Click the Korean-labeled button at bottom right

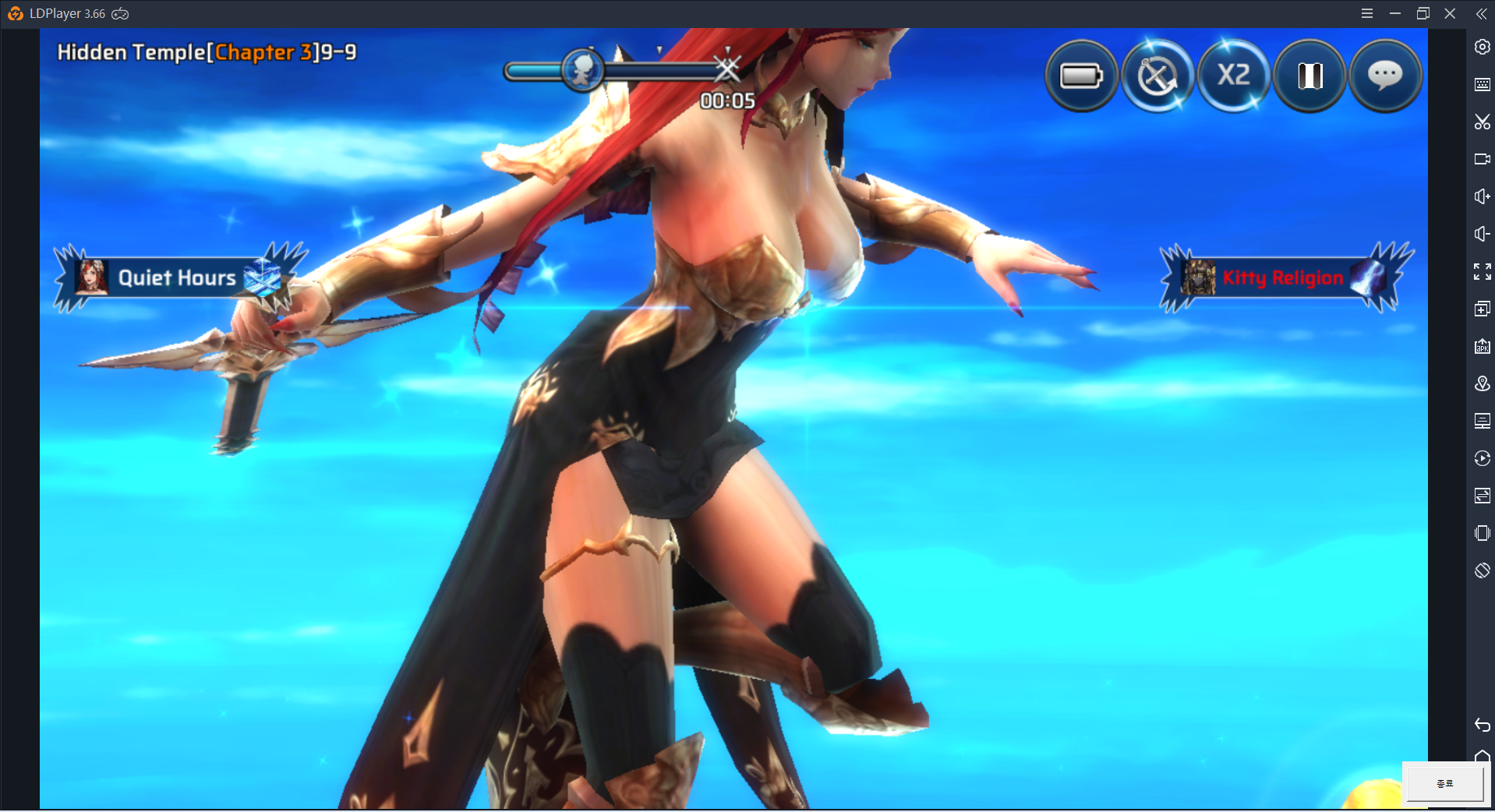1444,783
